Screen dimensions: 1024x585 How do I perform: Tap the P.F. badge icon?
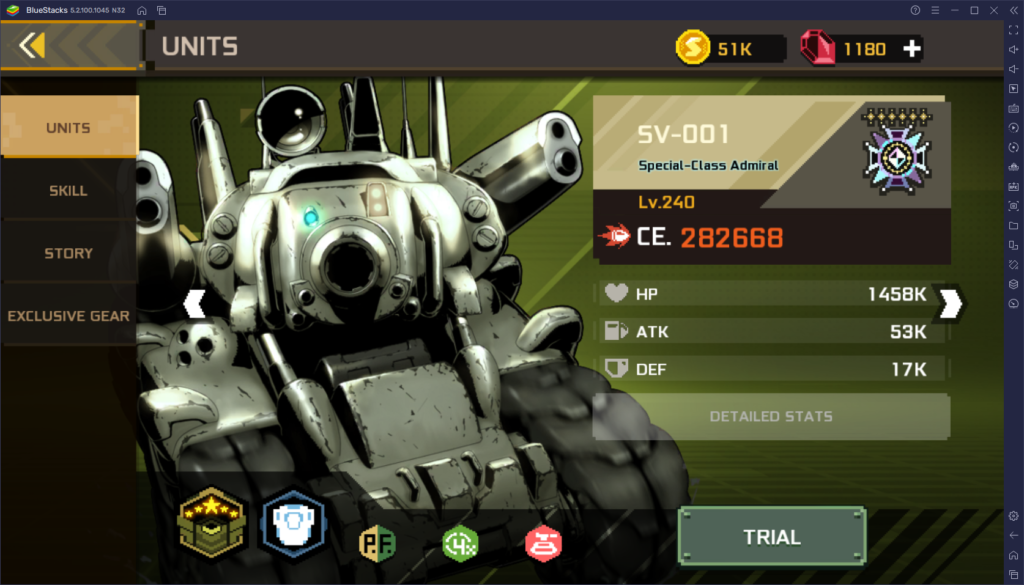pyautogui.click(x=378, y=542)
